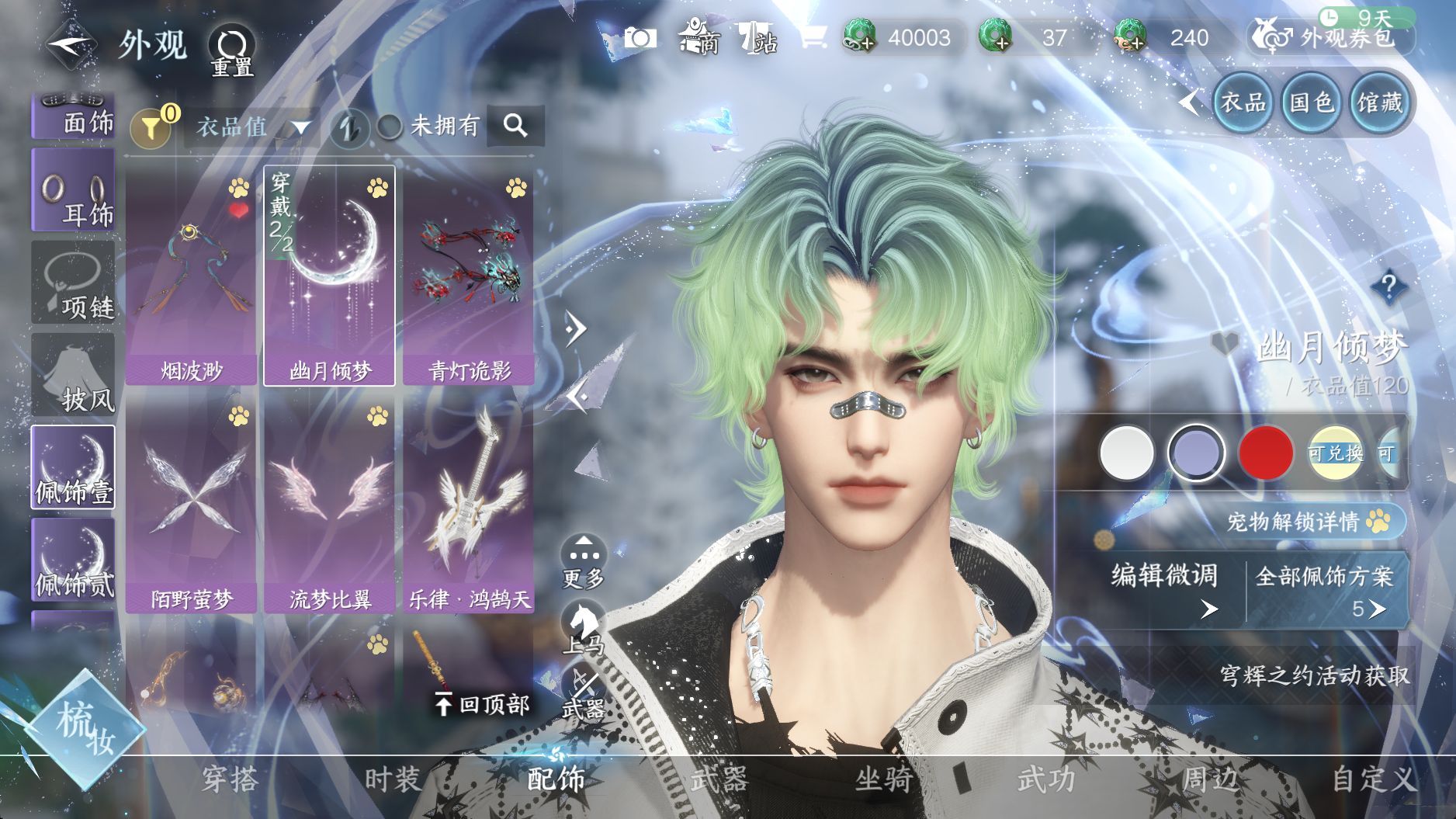Open the 佩饰贰 accessory slot tab
Viewport: 1456px width, 819px height.
(x=73, y=560)
